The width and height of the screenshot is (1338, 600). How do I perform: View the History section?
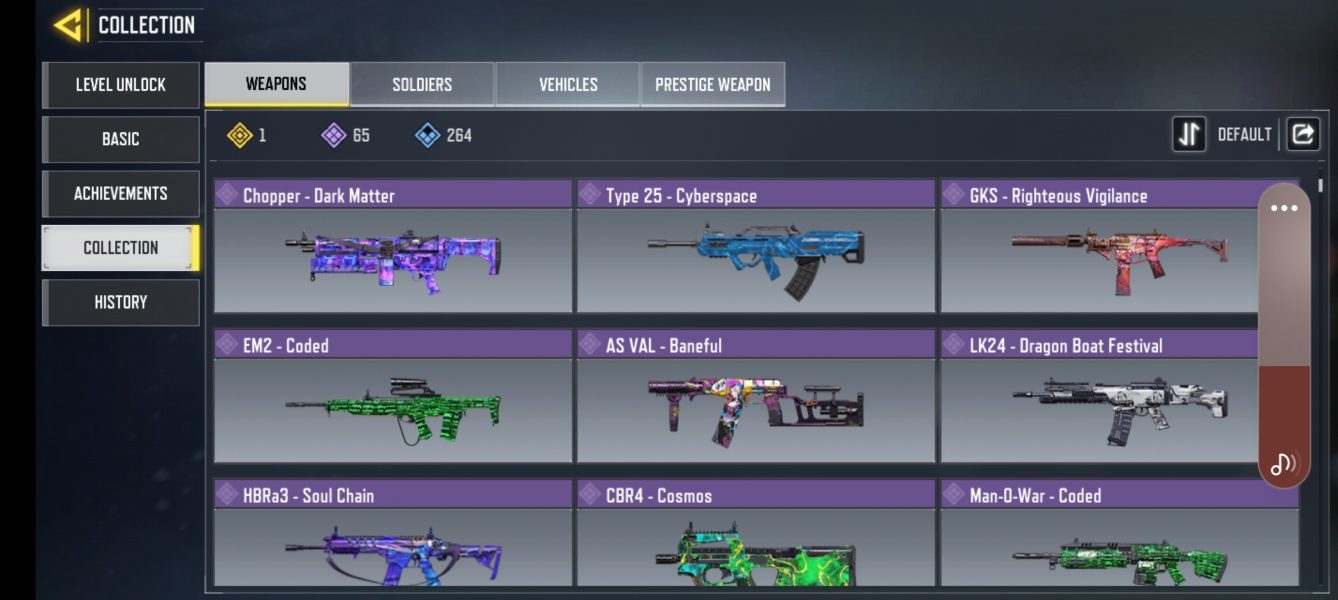click(121, 302)
